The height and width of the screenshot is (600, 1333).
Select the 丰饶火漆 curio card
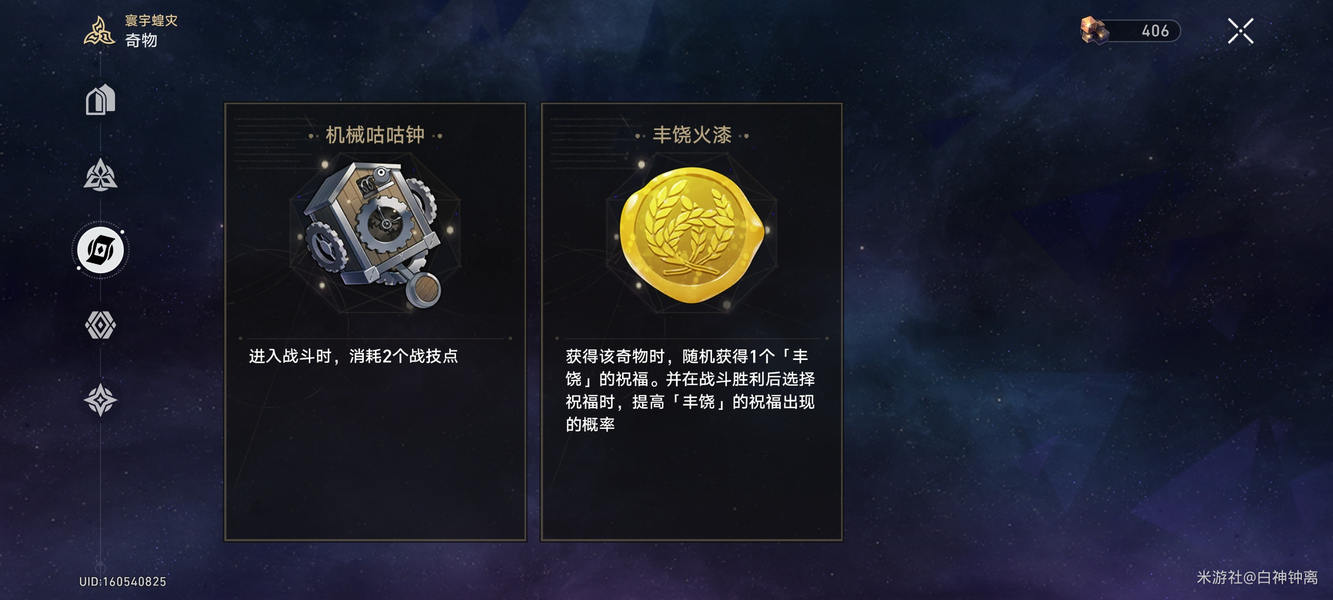[691, 321]
